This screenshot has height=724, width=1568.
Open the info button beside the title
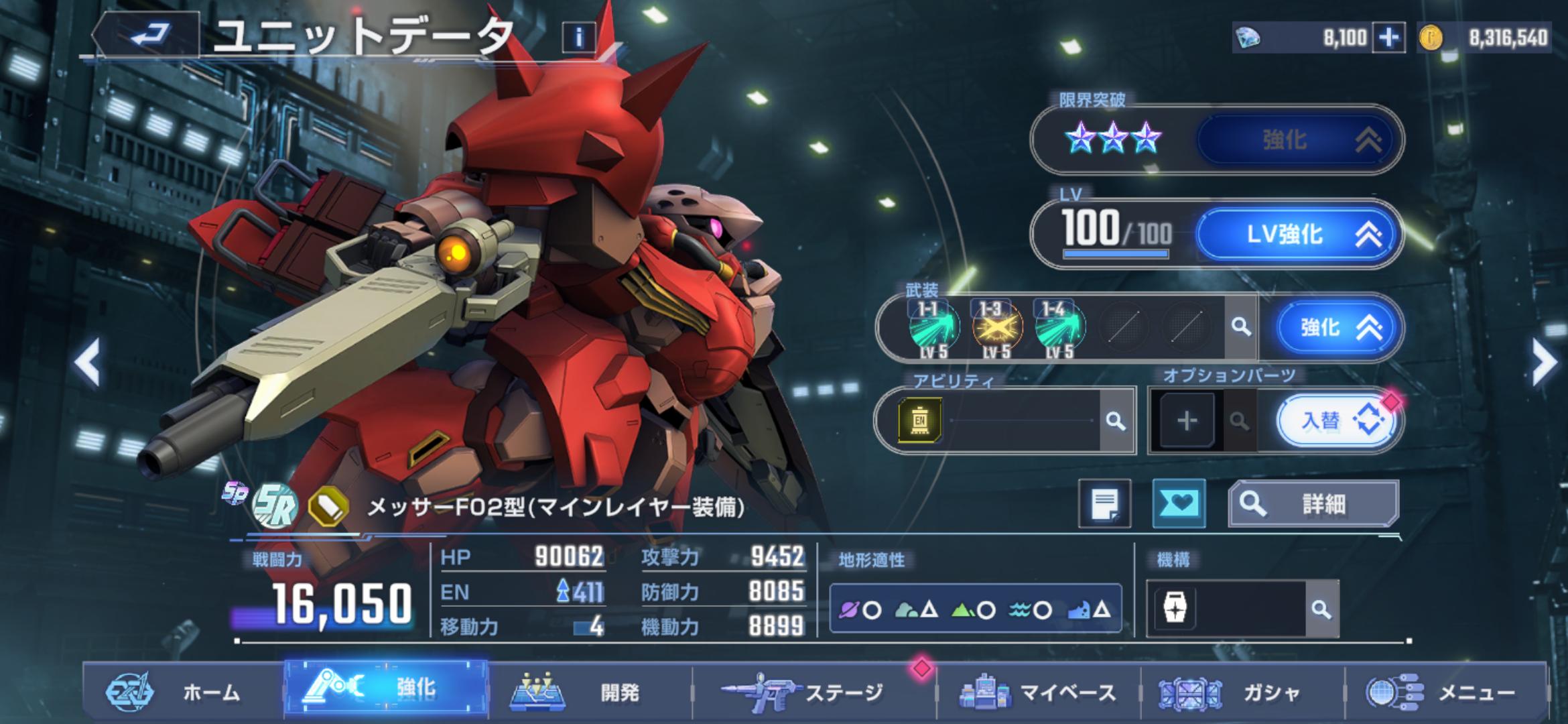[x=579, y=37]
